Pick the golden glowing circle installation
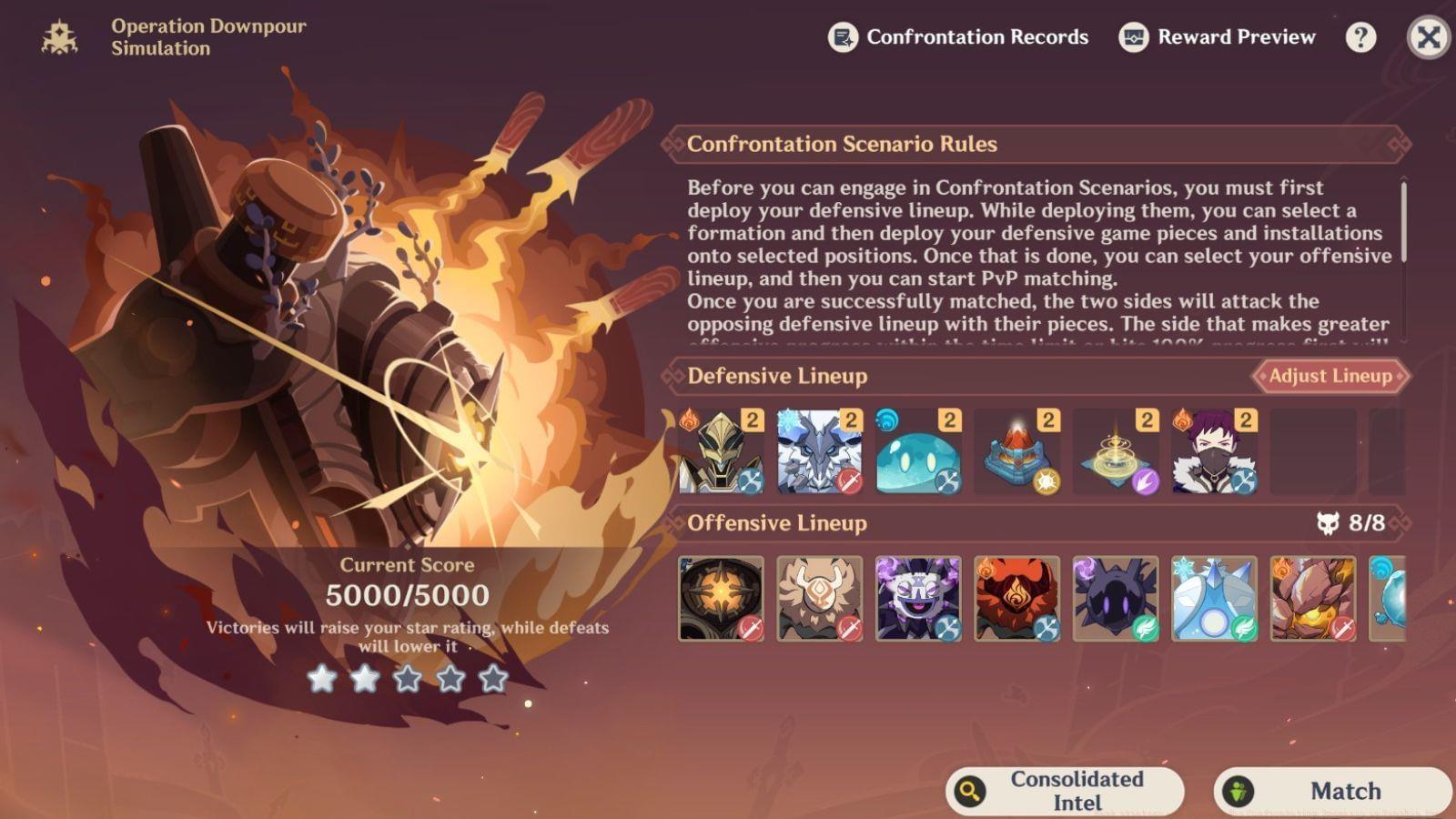1456x819 pixels. click(1116, 452)
